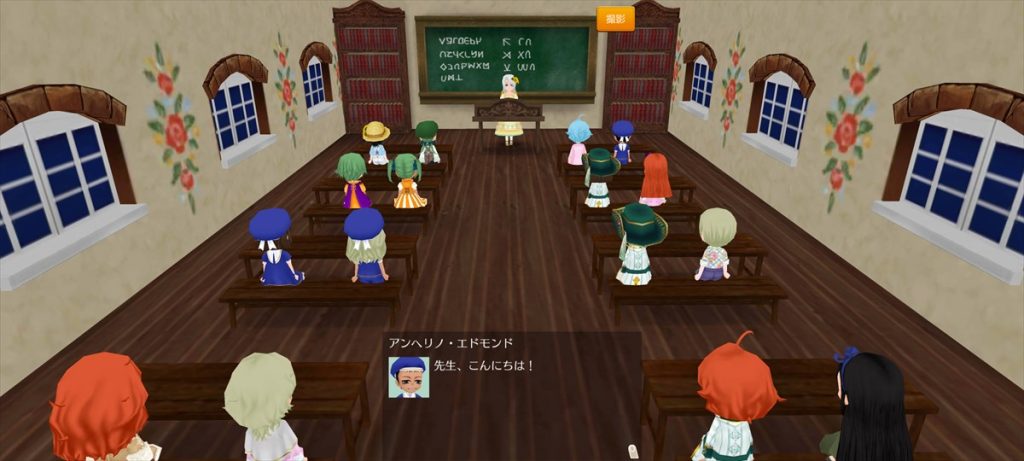Click the speaker portrait in the dialogue box
This screenshot has width=1024, height=461.
(x=408, y=377)
